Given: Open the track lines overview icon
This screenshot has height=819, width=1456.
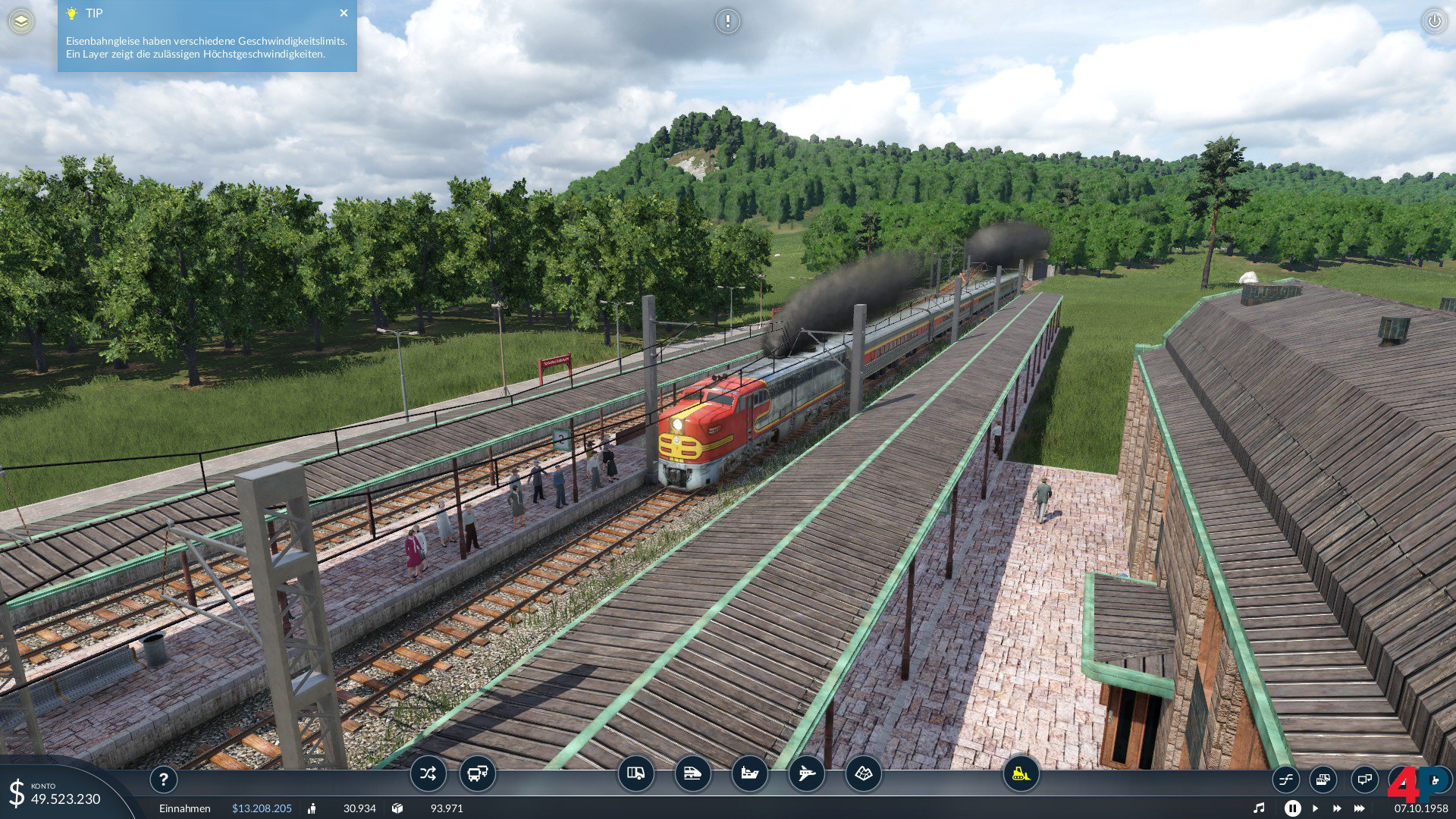Looking at the screenshot, I should pyautogui.click(x=1286, y=779).
